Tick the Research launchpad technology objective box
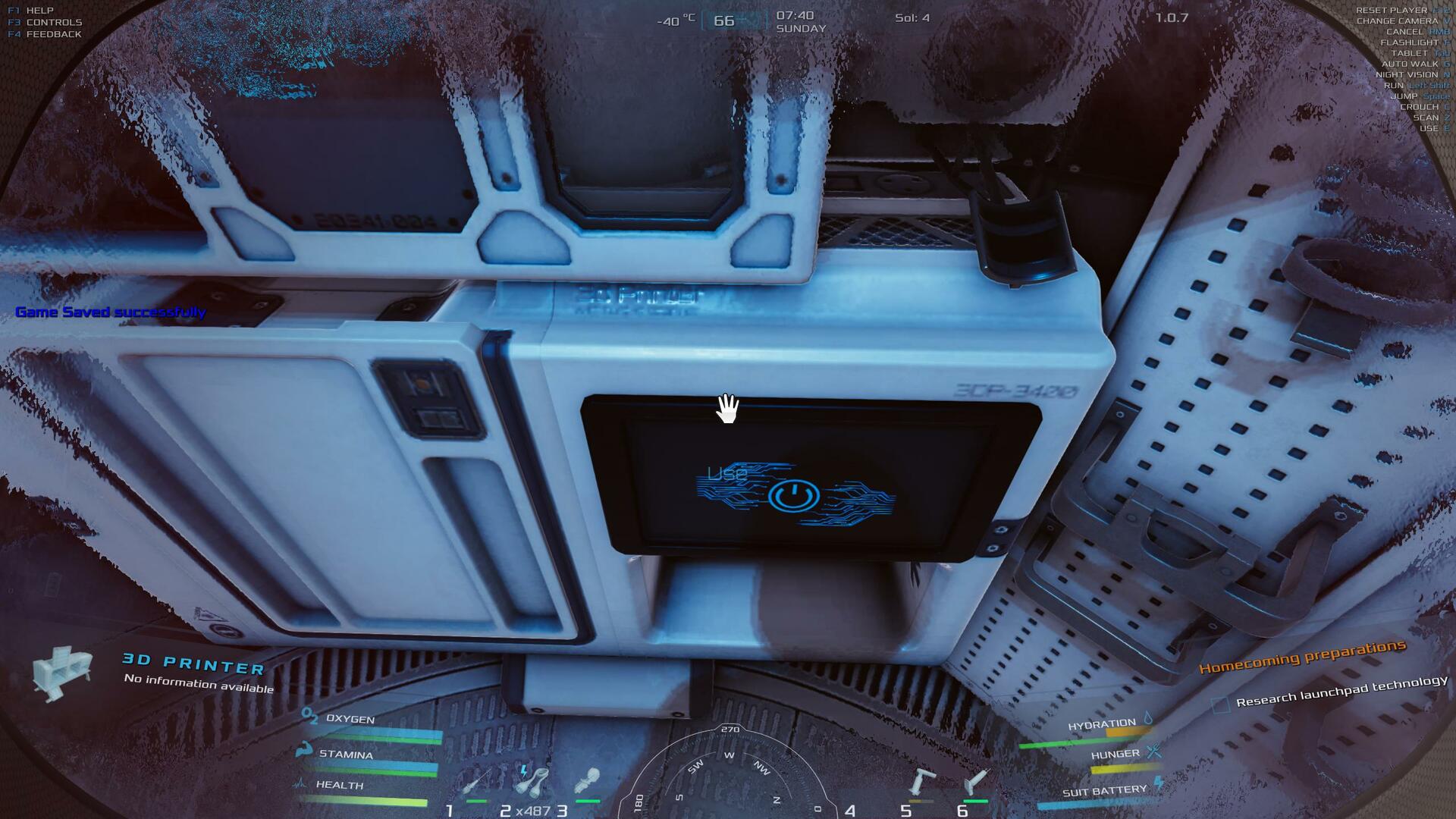1456x819 pixels. [1220, 705]
